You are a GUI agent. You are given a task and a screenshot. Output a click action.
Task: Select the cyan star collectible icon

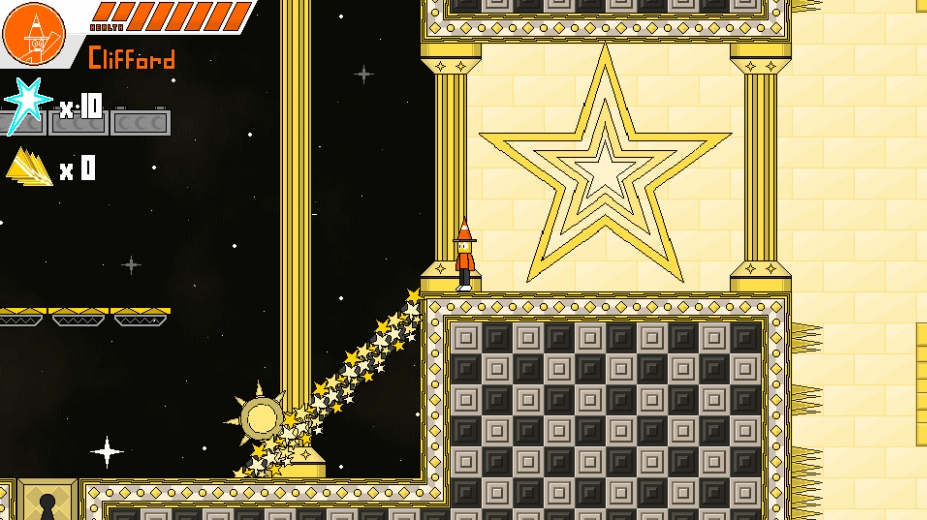pos(27,104)
